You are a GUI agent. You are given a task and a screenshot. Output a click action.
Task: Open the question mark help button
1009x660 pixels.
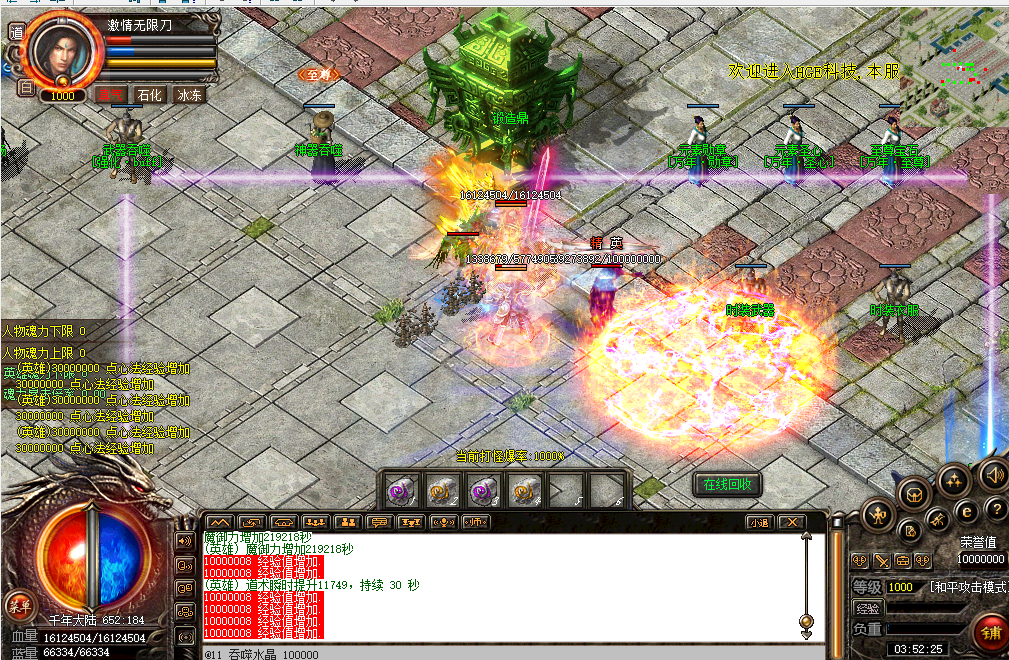coord(994,507)
